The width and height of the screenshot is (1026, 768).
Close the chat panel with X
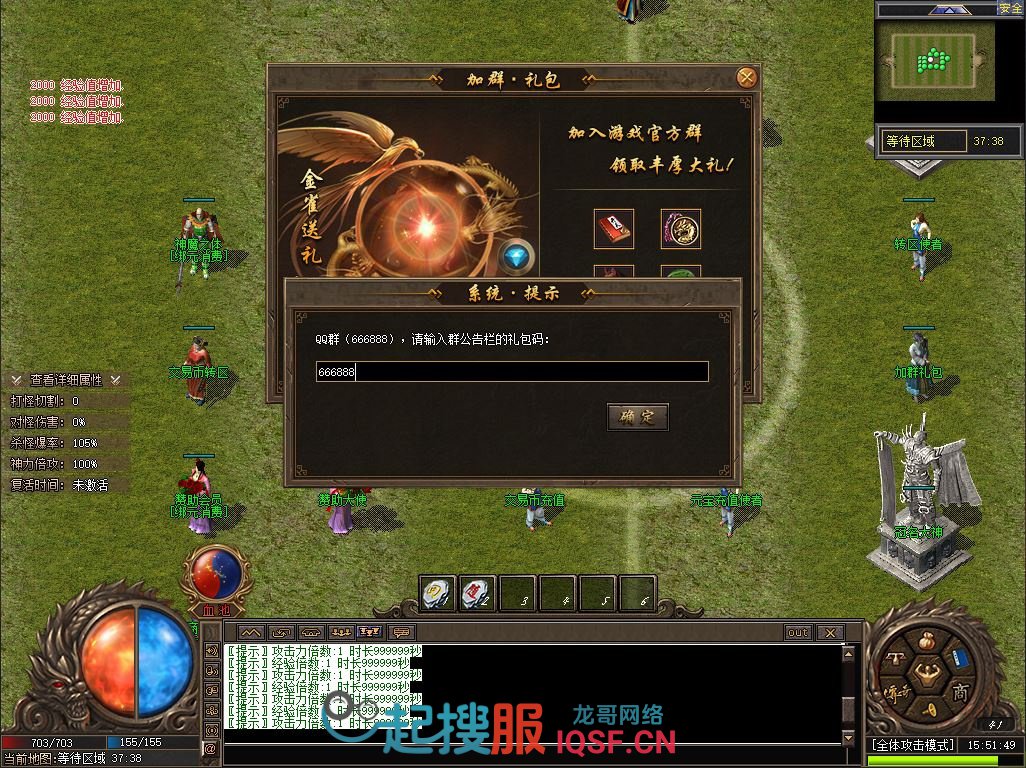(x=829, y=633)
